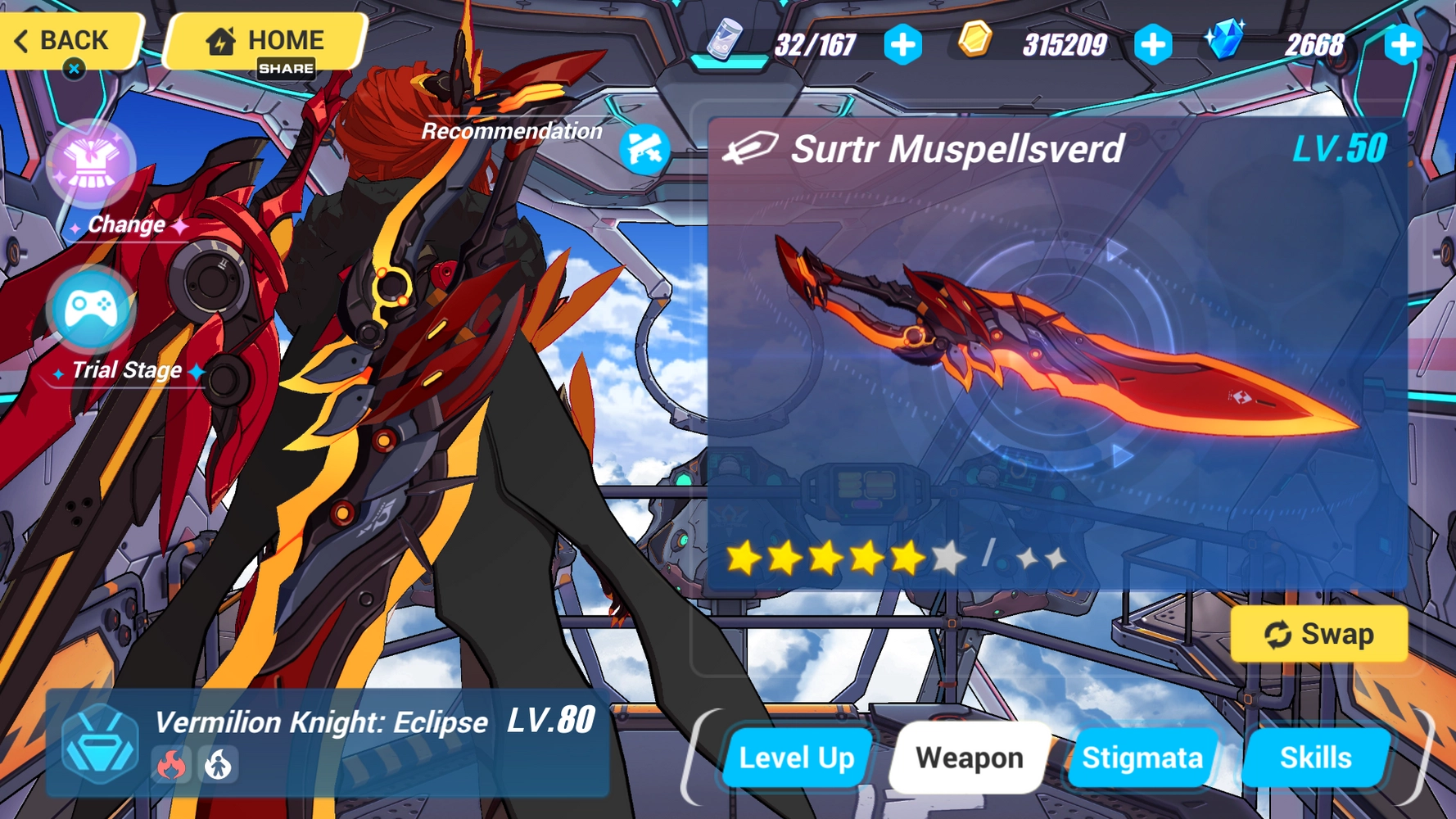Go Back with the back button
The image size is (1456, 819).
tap(61, 40)
